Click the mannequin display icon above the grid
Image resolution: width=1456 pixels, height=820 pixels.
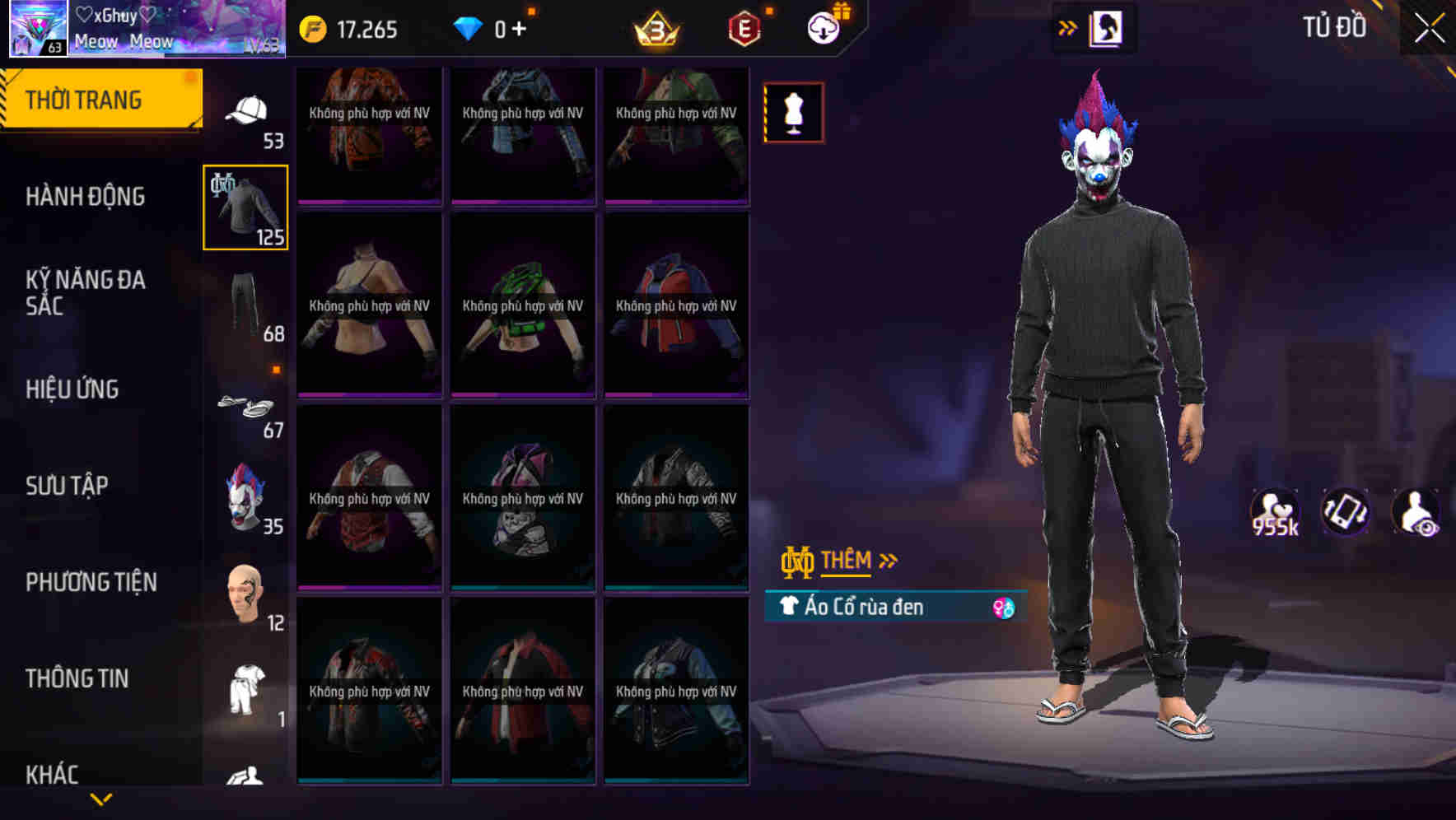793,112
